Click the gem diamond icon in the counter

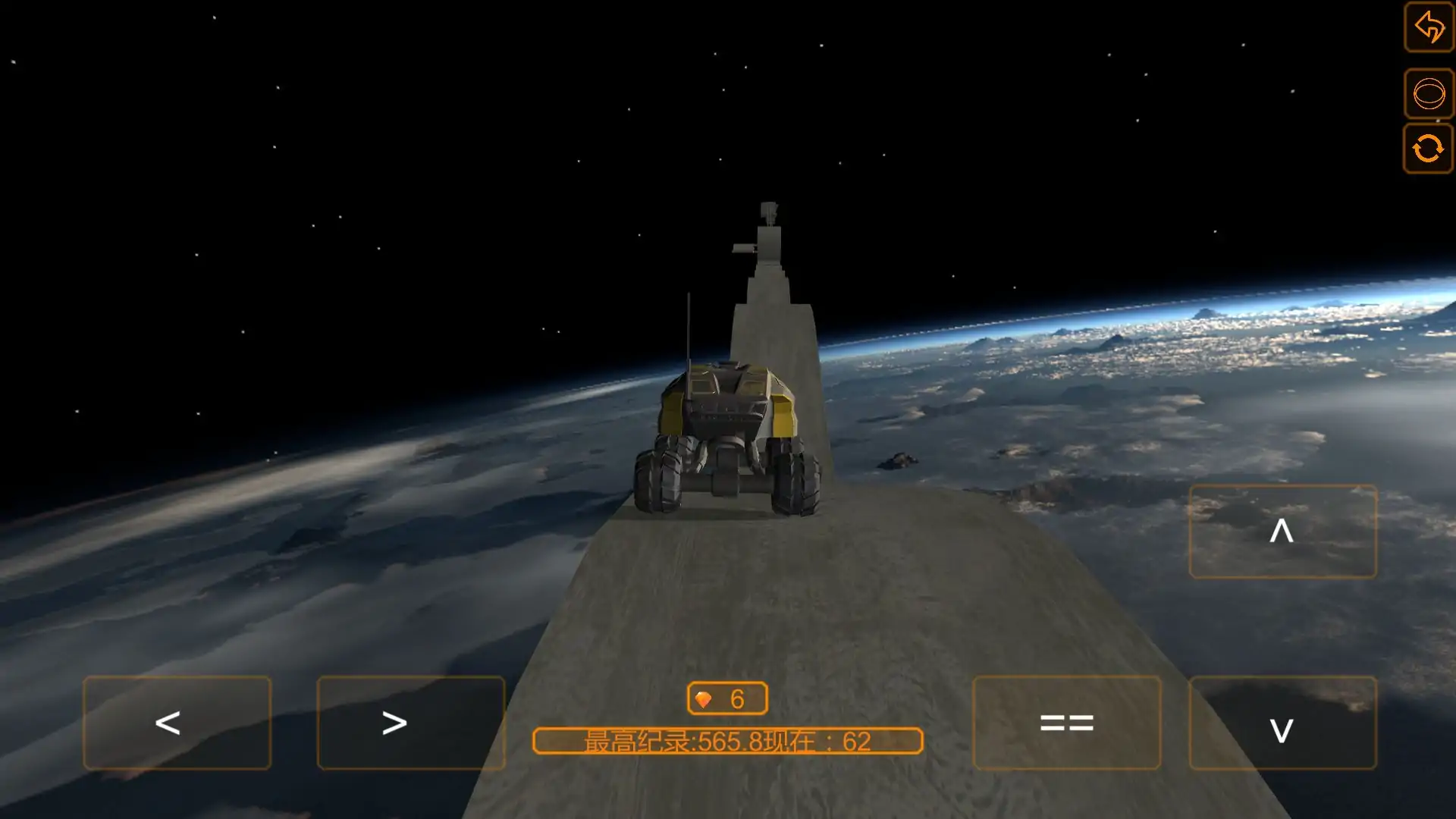704,698
